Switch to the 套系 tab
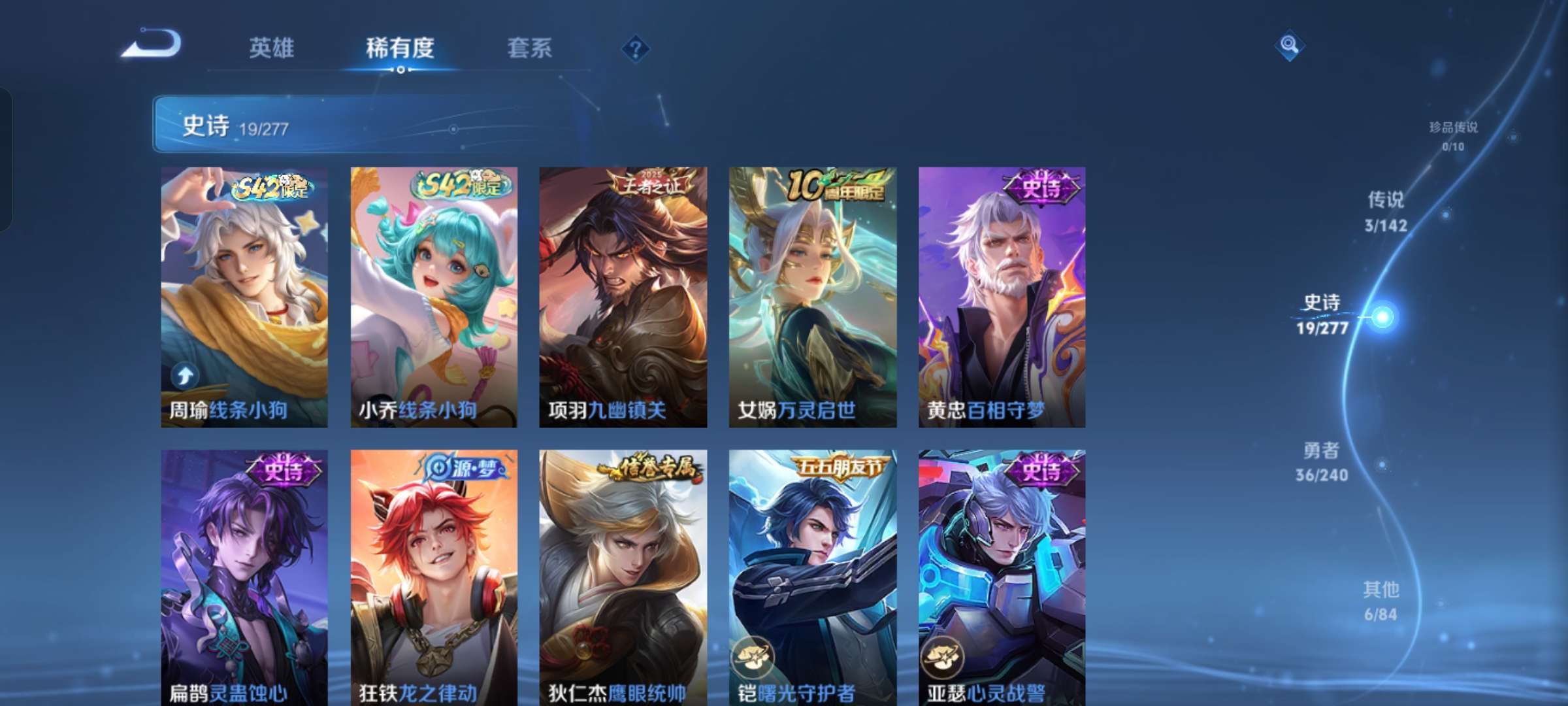 531,48
